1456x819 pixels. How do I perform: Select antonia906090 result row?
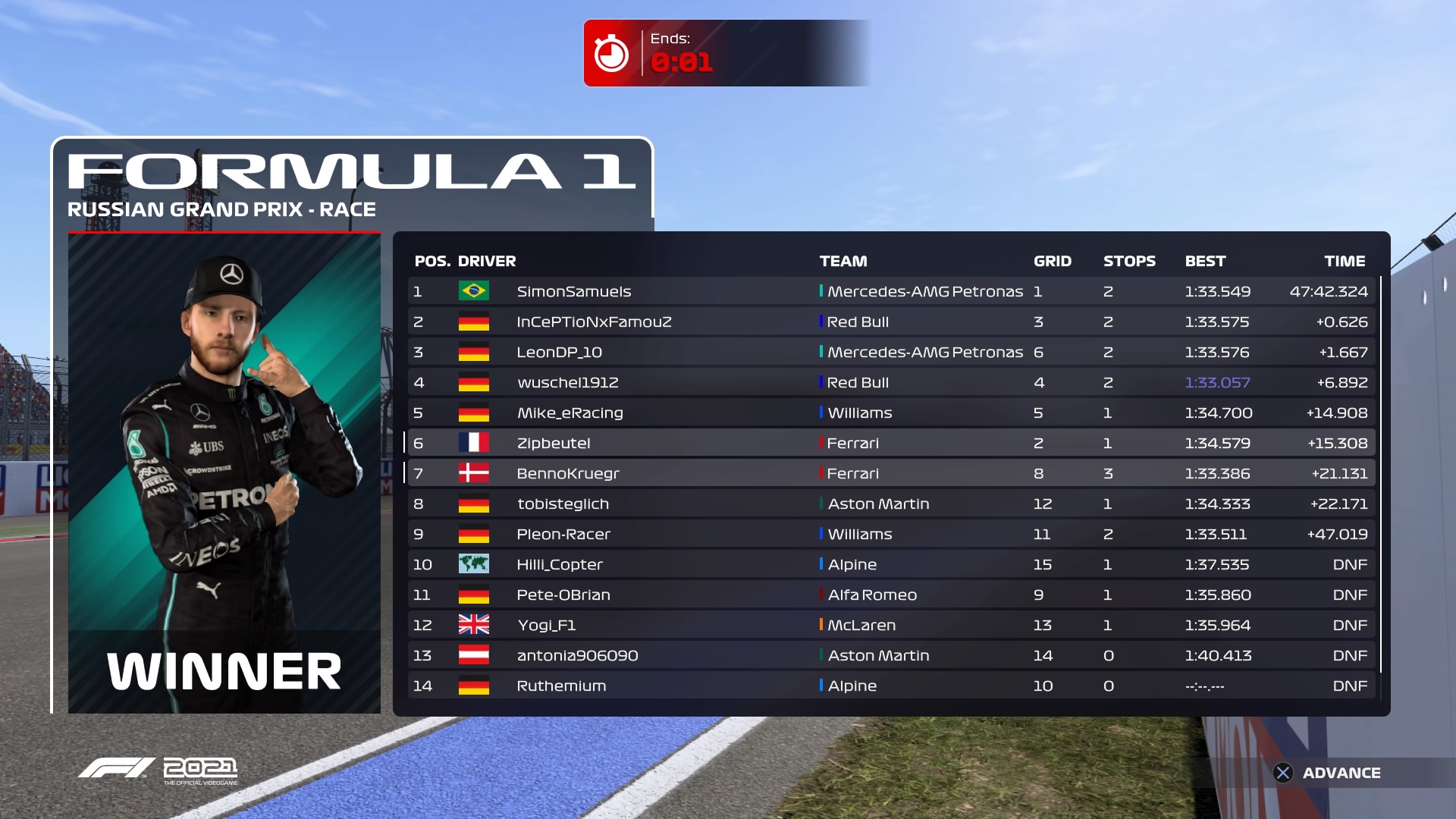coord(577,655)
